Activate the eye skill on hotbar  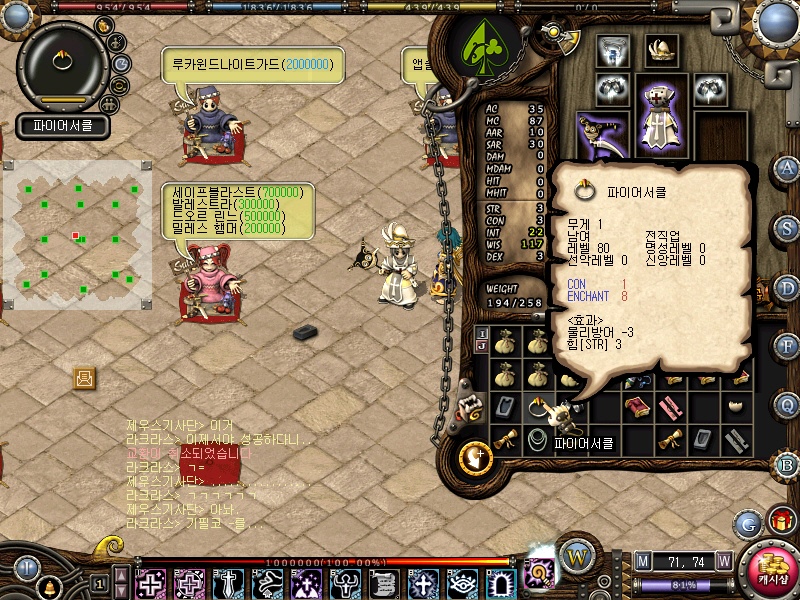tap(461, 582)
